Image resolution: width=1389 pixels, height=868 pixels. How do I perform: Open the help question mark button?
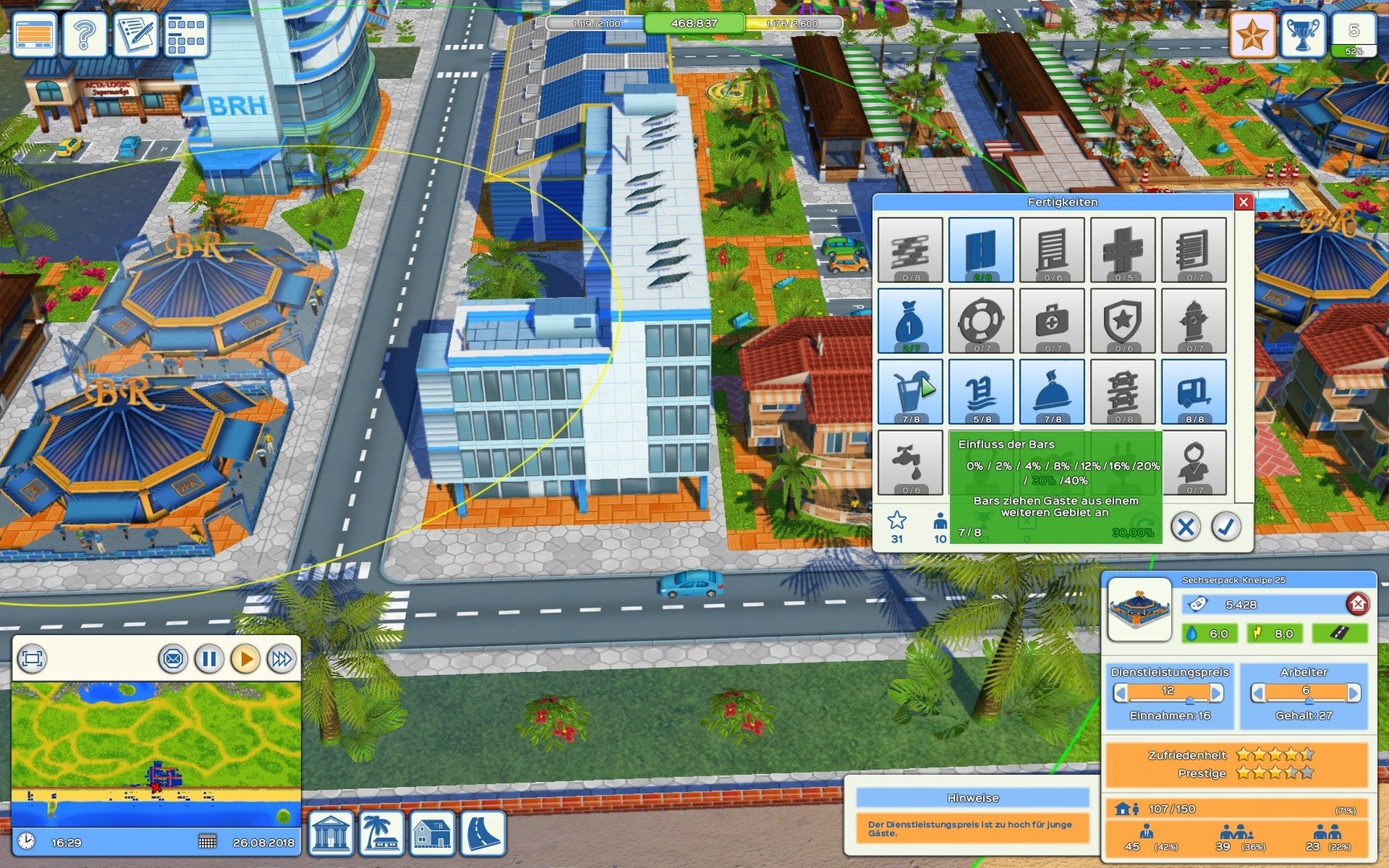pyautogui.click(x=84, y=34)
